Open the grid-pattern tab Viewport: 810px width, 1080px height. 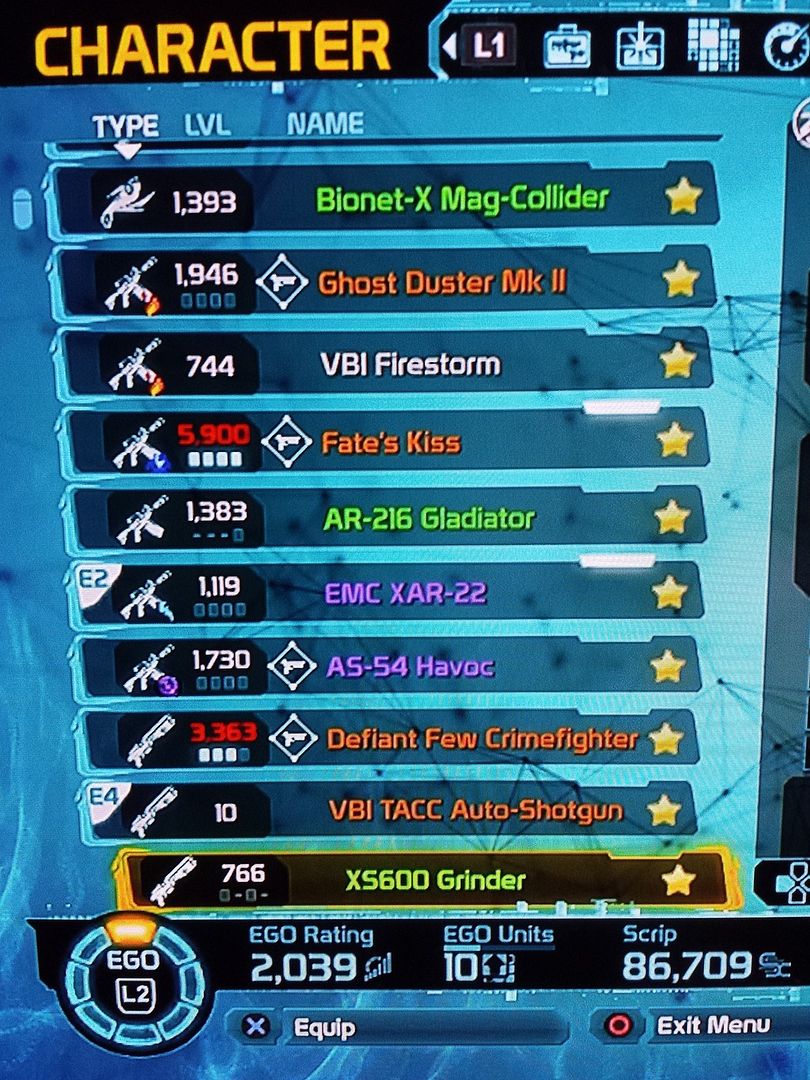click(714, 46)
